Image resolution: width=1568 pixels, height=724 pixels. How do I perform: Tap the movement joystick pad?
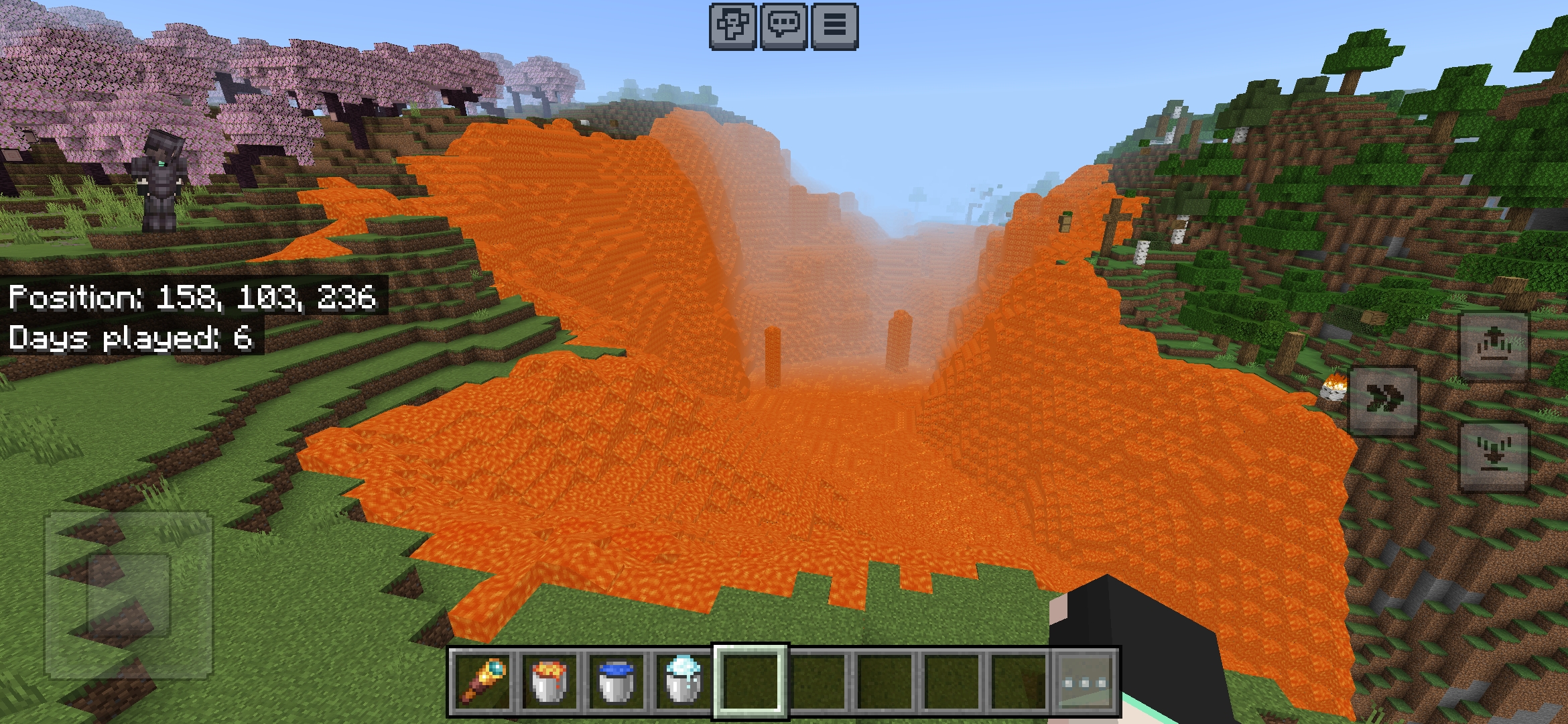coord(128,594)
